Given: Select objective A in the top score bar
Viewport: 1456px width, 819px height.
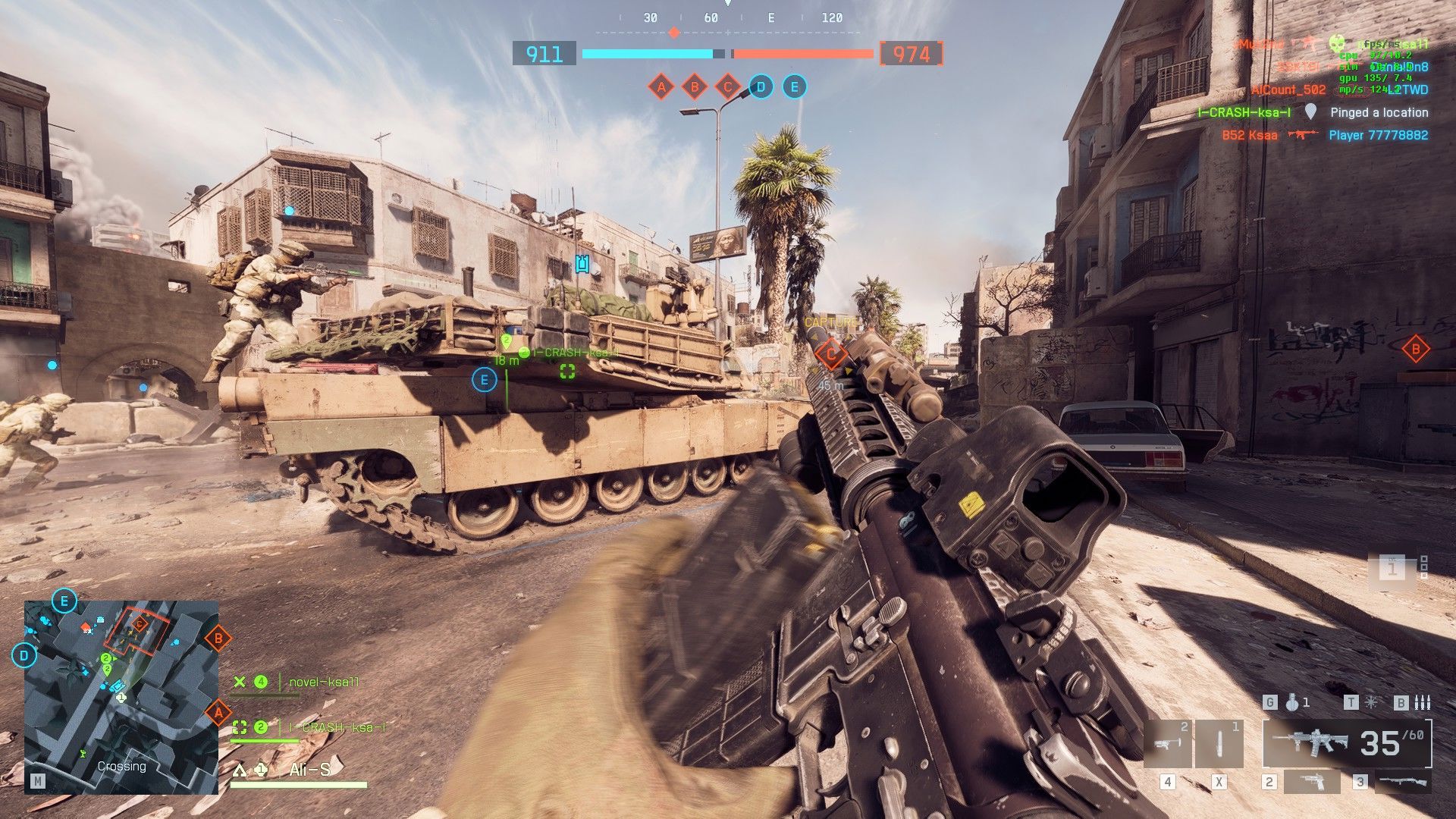Looking at the screenshot, I should (661, 87).
